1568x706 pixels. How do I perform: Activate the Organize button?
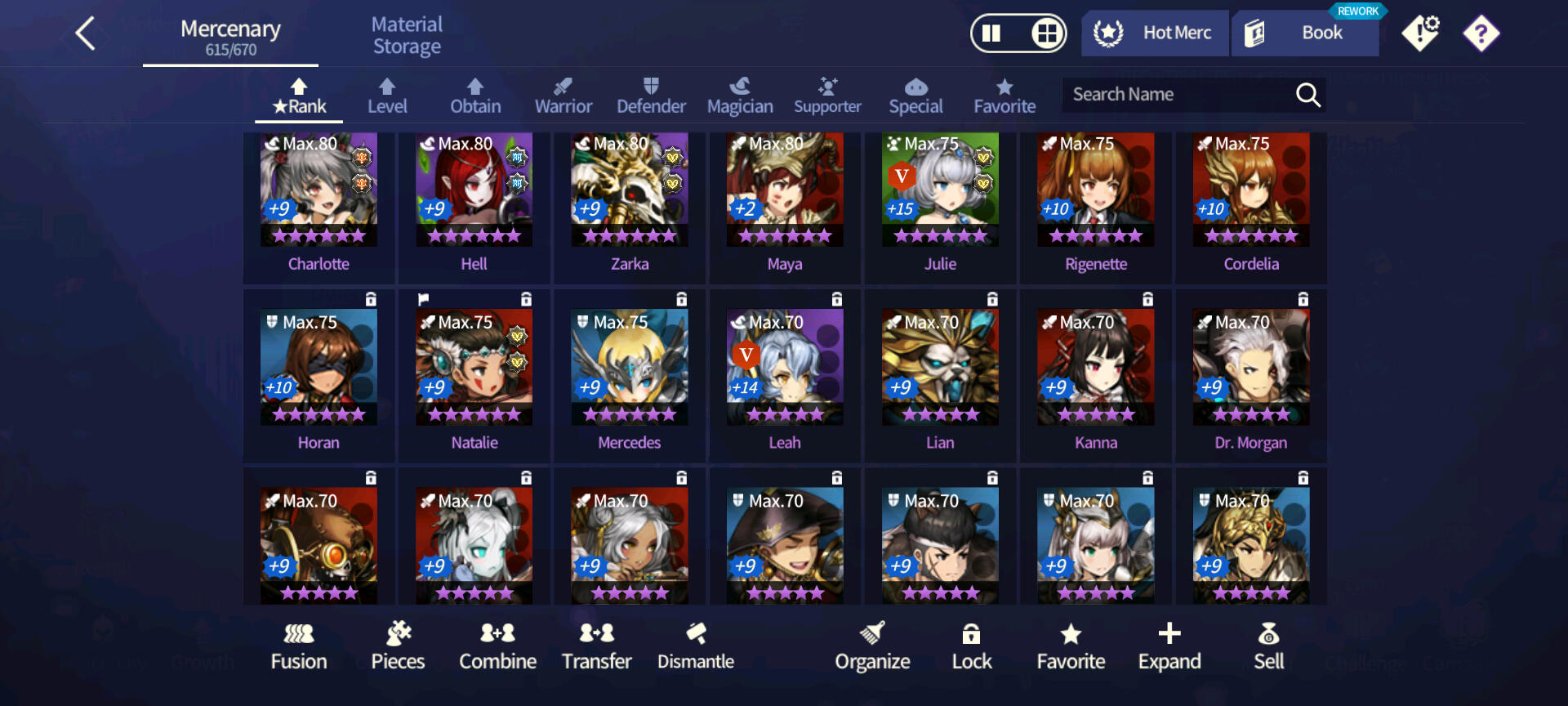pyautogui.click(x=872, y=646)
